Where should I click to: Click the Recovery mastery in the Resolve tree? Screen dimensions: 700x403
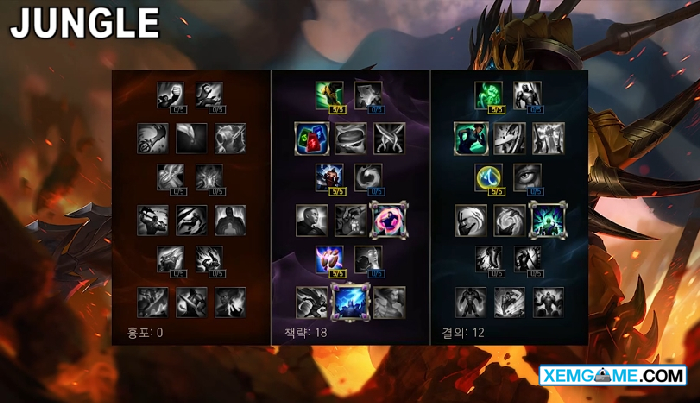(x=489, y=94)
